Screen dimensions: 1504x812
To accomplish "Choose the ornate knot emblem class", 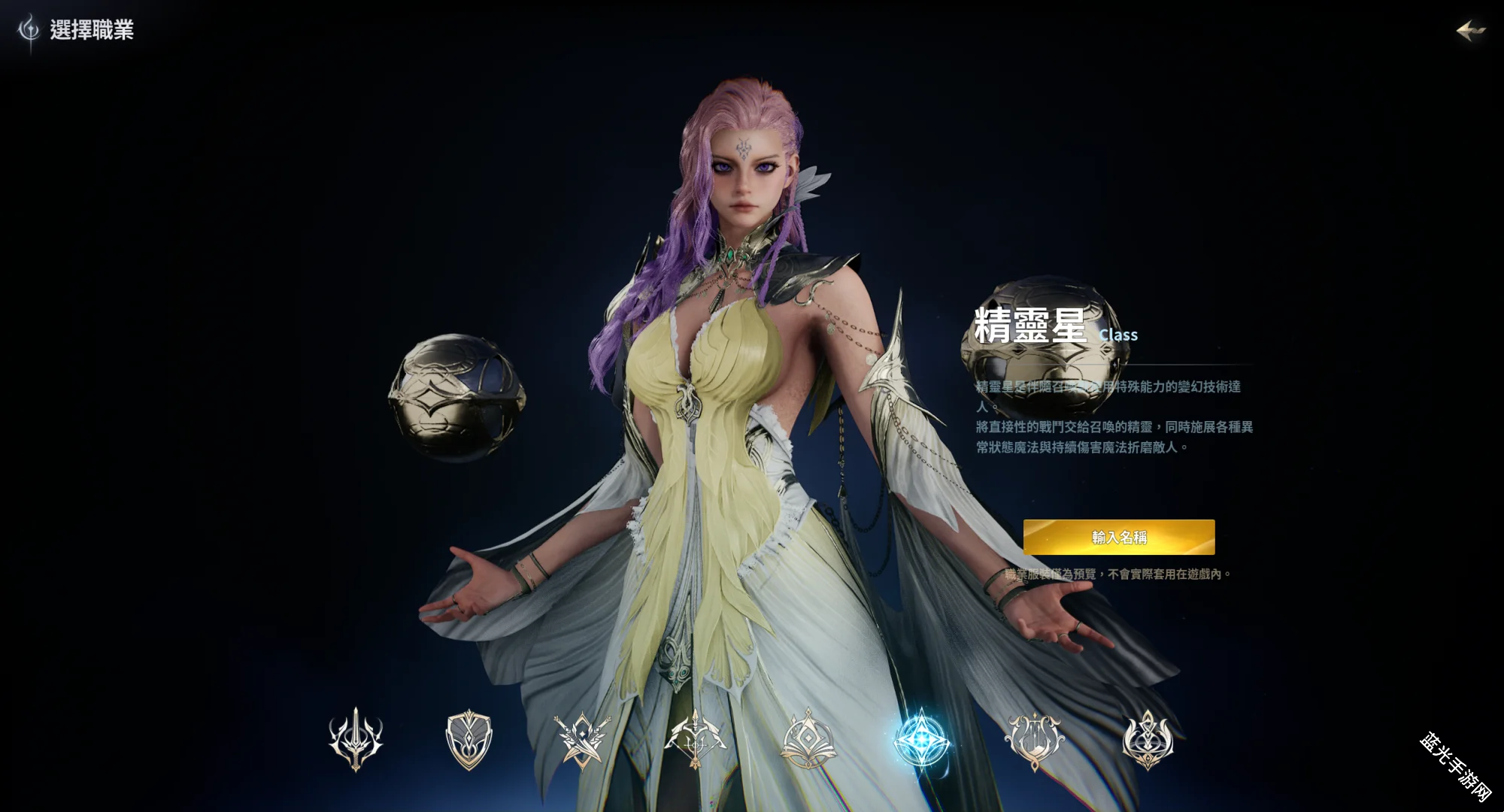I will [x=1148, y=739].
